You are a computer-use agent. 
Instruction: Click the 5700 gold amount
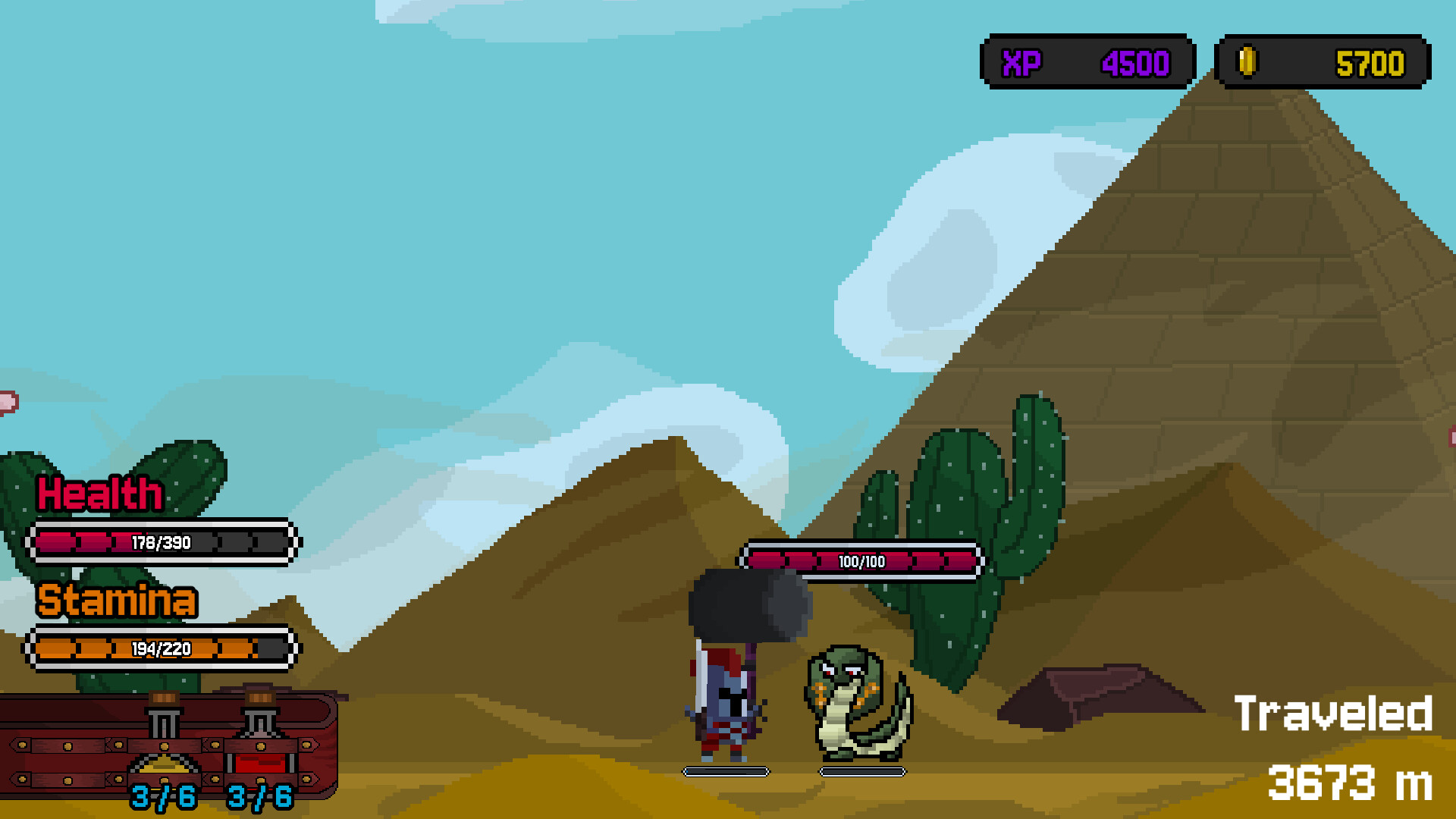point(1369,62)
